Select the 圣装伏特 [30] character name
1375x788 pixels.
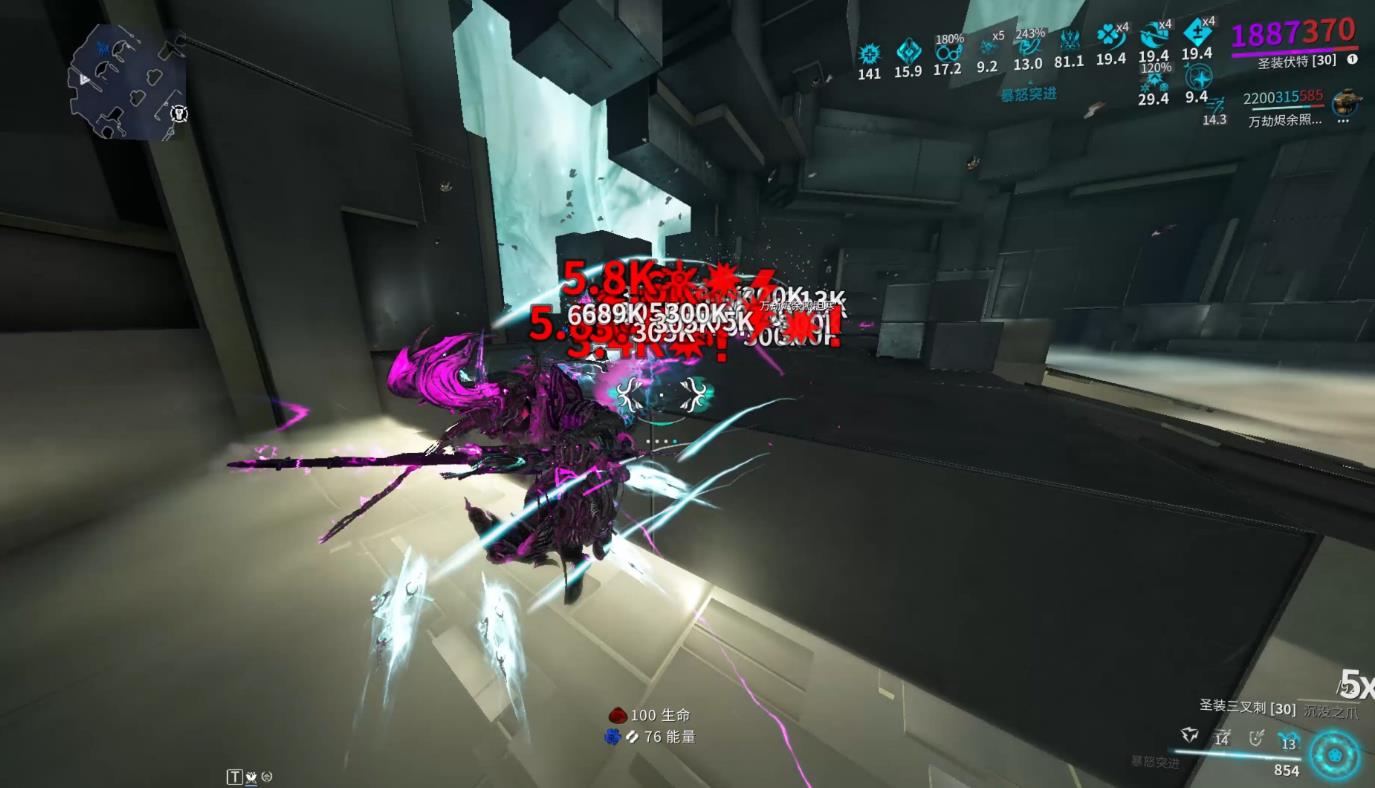(x=1295, y=61)
